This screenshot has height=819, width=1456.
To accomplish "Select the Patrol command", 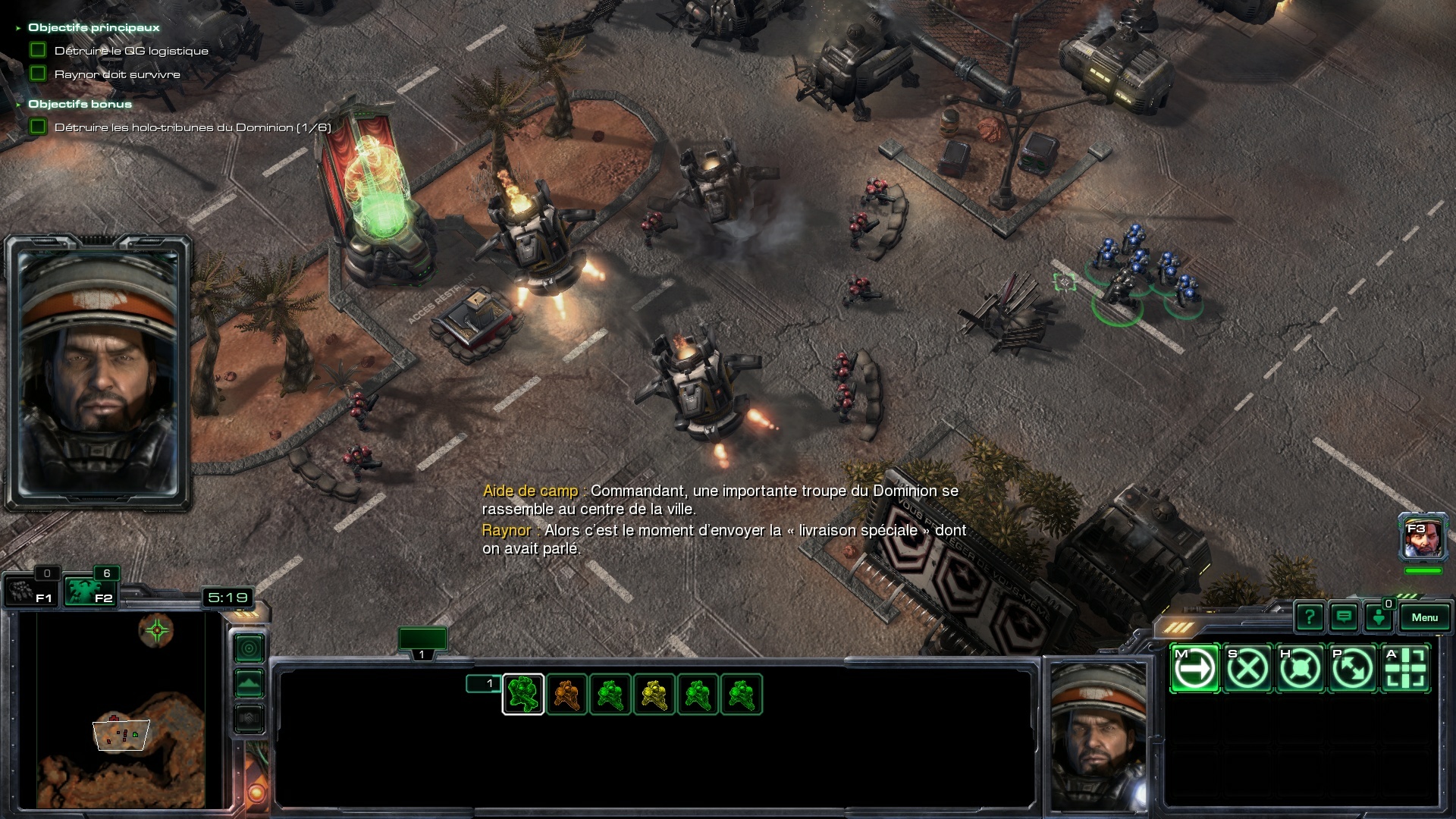I will coord(1353,668).
